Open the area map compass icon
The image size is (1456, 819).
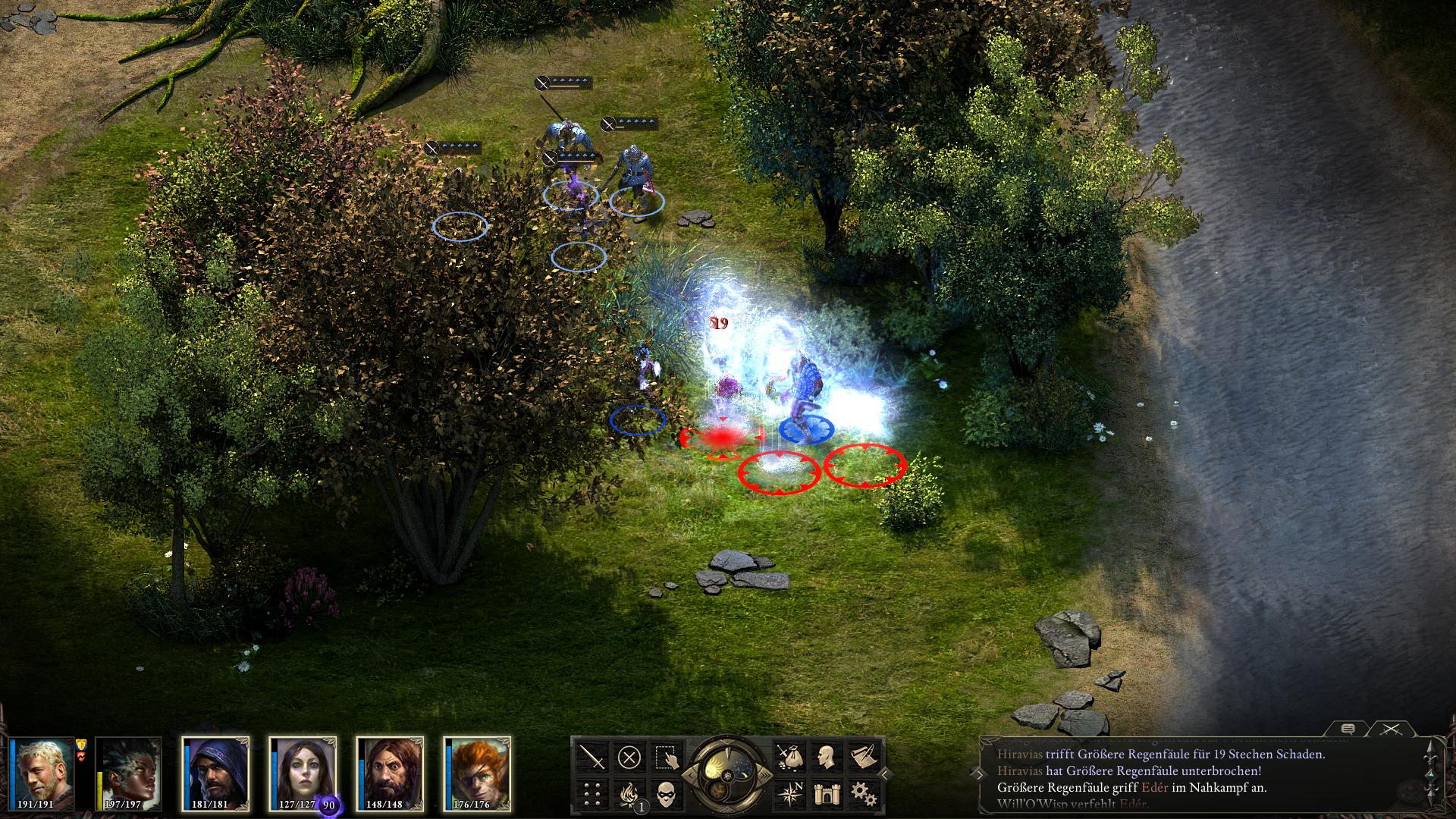[x=789, y=794]
